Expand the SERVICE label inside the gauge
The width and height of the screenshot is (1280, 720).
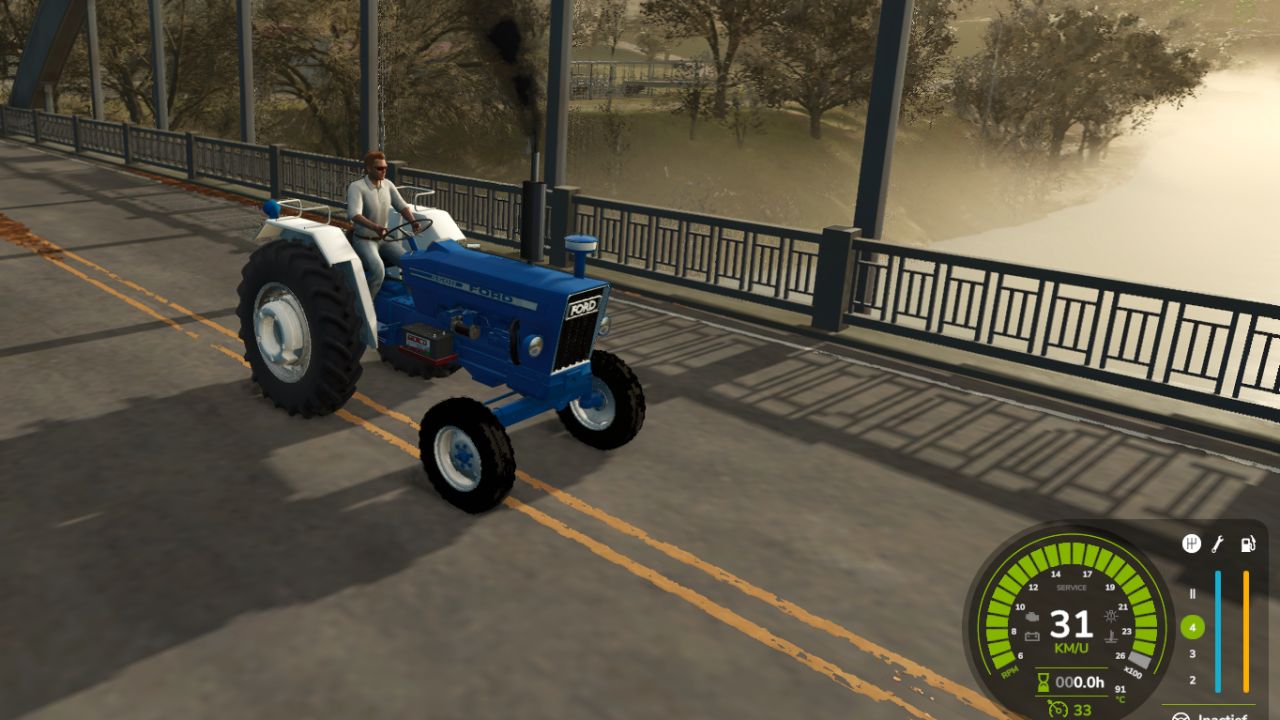pyautogui.click(x=1071, y=587)
